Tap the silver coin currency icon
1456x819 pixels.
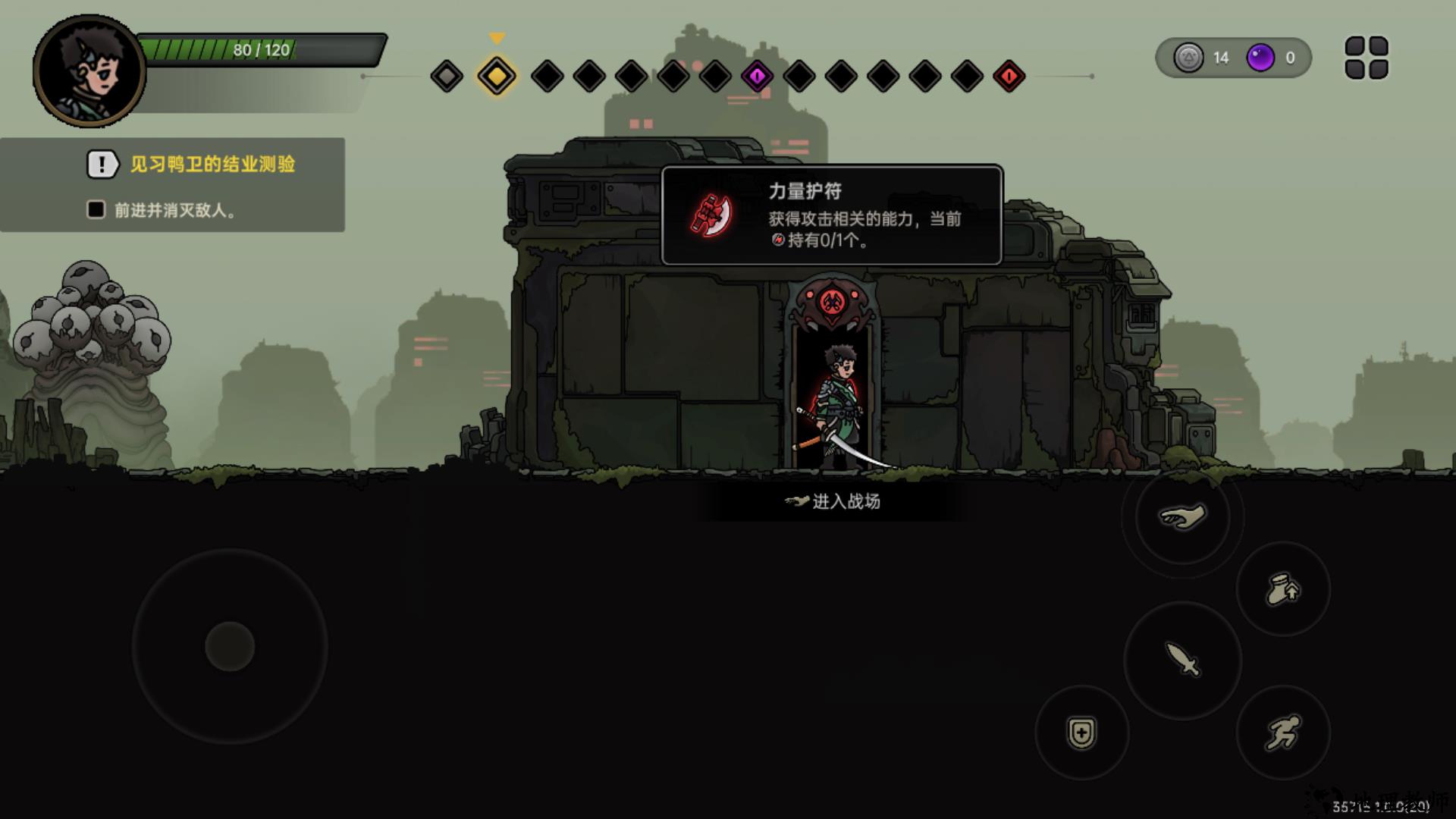click(x=1188, y=58)
